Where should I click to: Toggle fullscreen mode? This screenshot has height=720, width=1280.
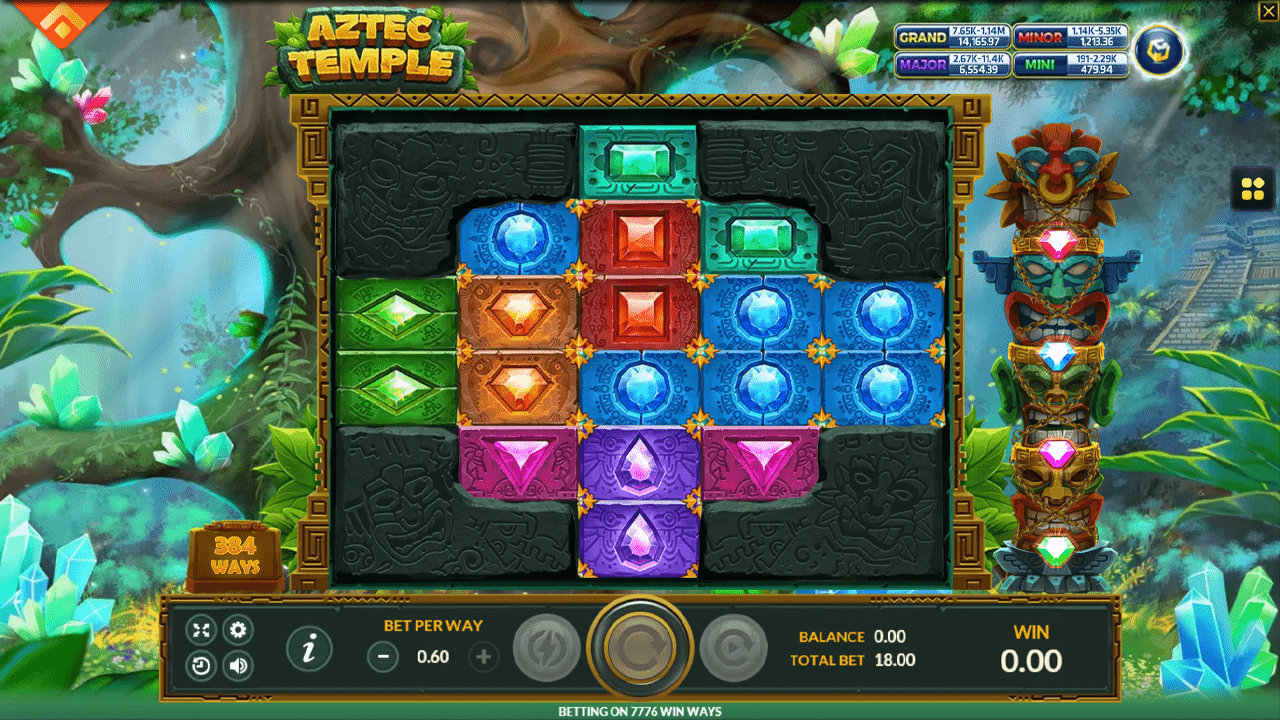pyautogui.click(x=201, y=630)
